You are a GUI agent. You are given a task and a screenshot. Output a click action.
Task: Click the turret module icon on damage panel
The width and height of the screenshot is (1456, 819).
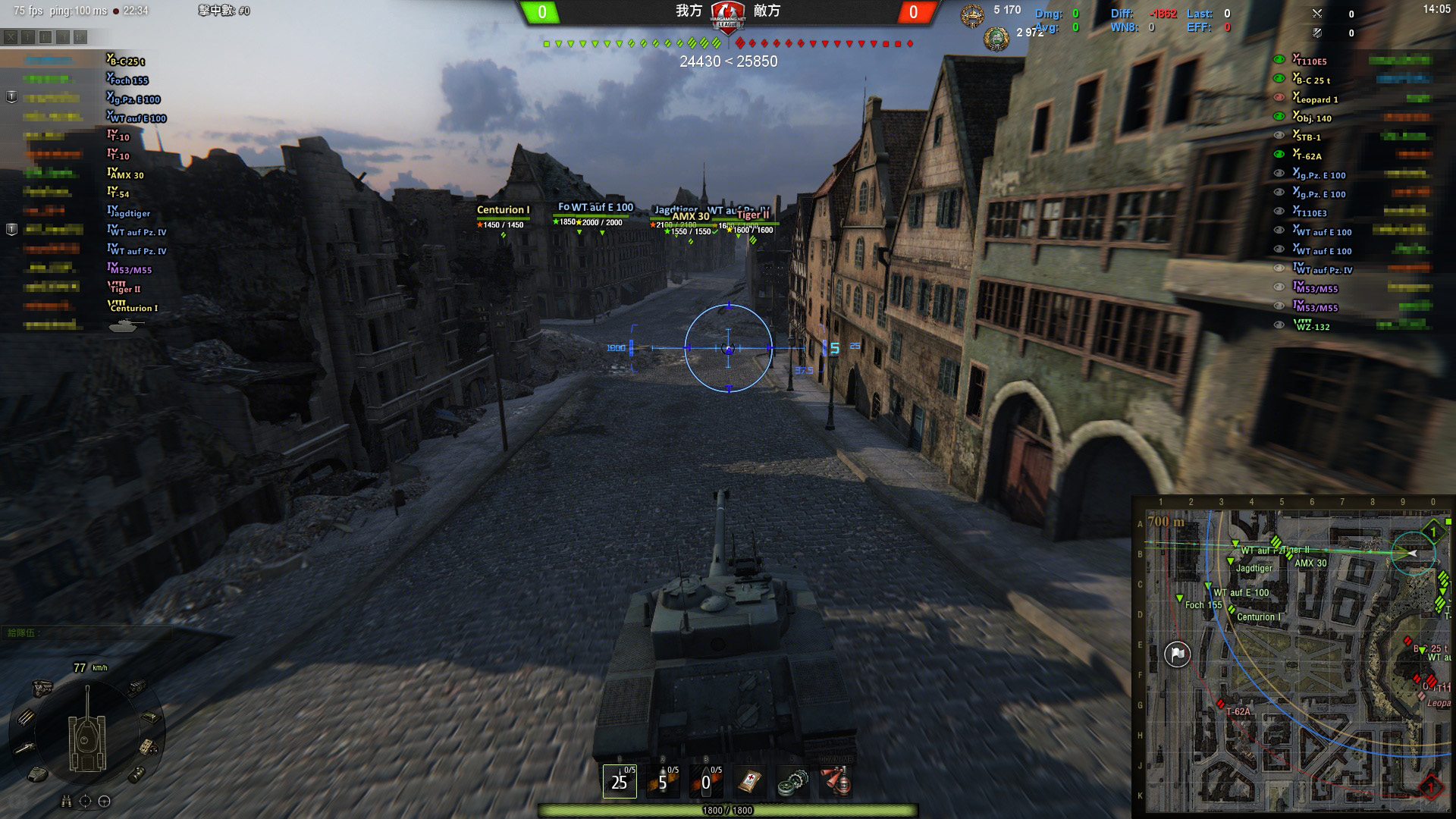coord(38,774)
